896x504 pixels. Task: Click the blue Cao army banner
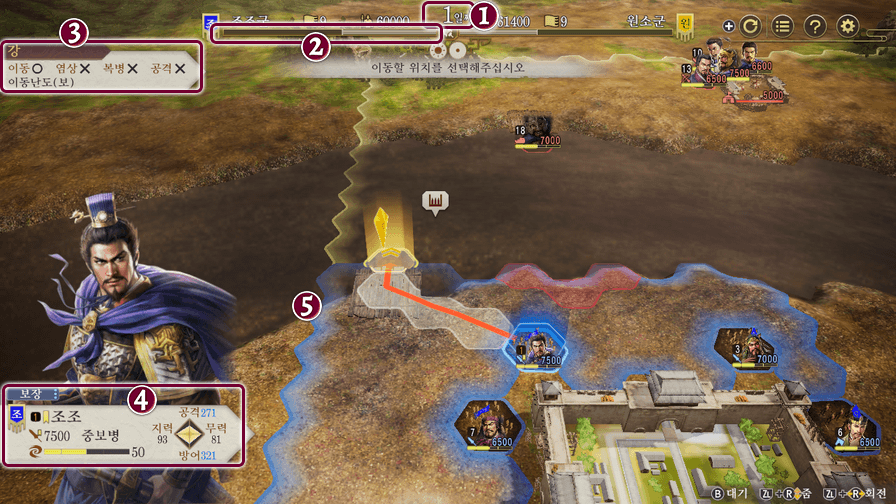(x=210, y=22)
